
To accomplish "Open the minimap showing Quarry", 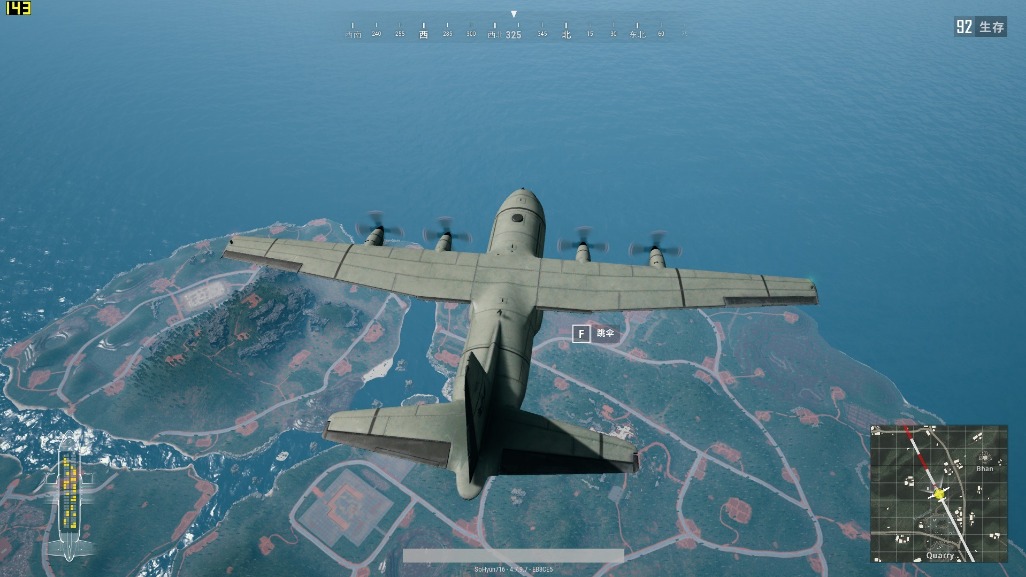I will click(938, 493).
